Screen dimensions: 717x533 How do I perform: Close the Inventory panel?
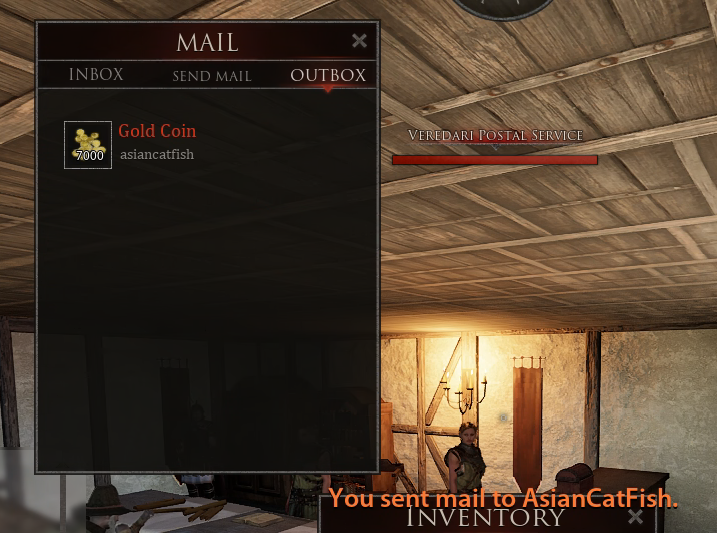(x=635, y=517)
